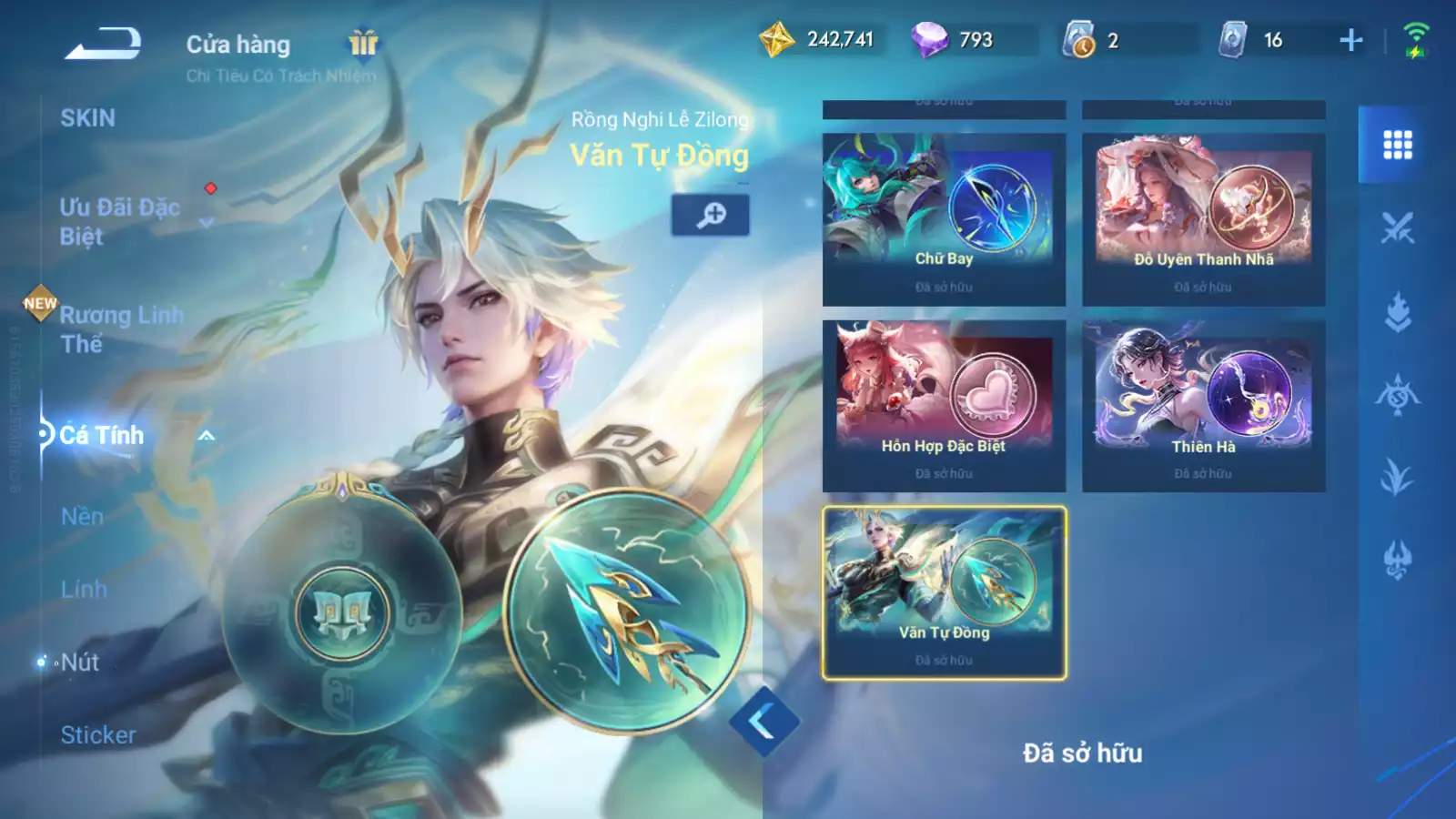Viewport: 1456px width, 819px height.
Task: Switch to the Sticker tab
Action: [98, 734]
